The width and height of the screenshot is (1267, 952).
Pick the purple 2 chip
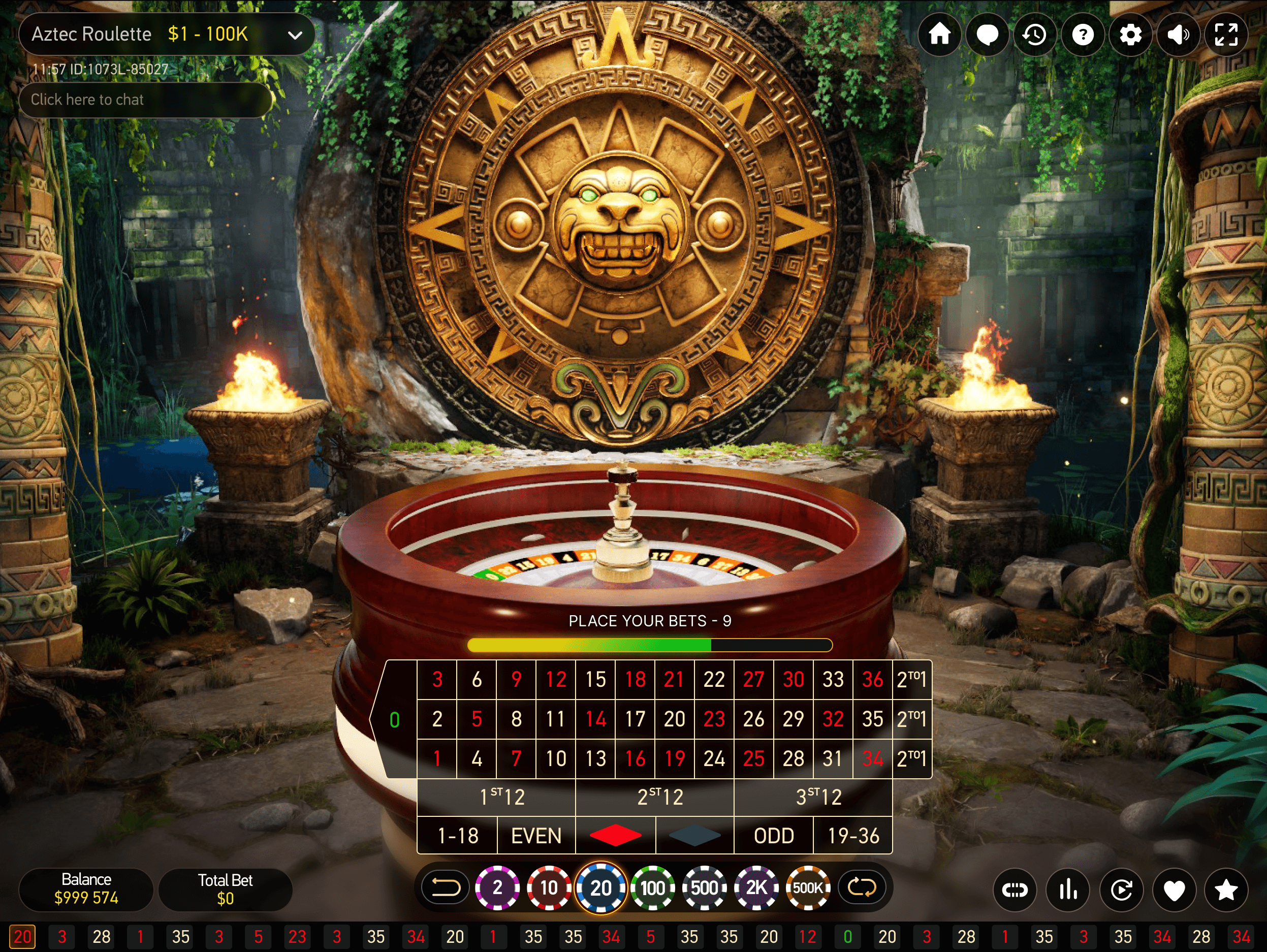click(497, 888)
